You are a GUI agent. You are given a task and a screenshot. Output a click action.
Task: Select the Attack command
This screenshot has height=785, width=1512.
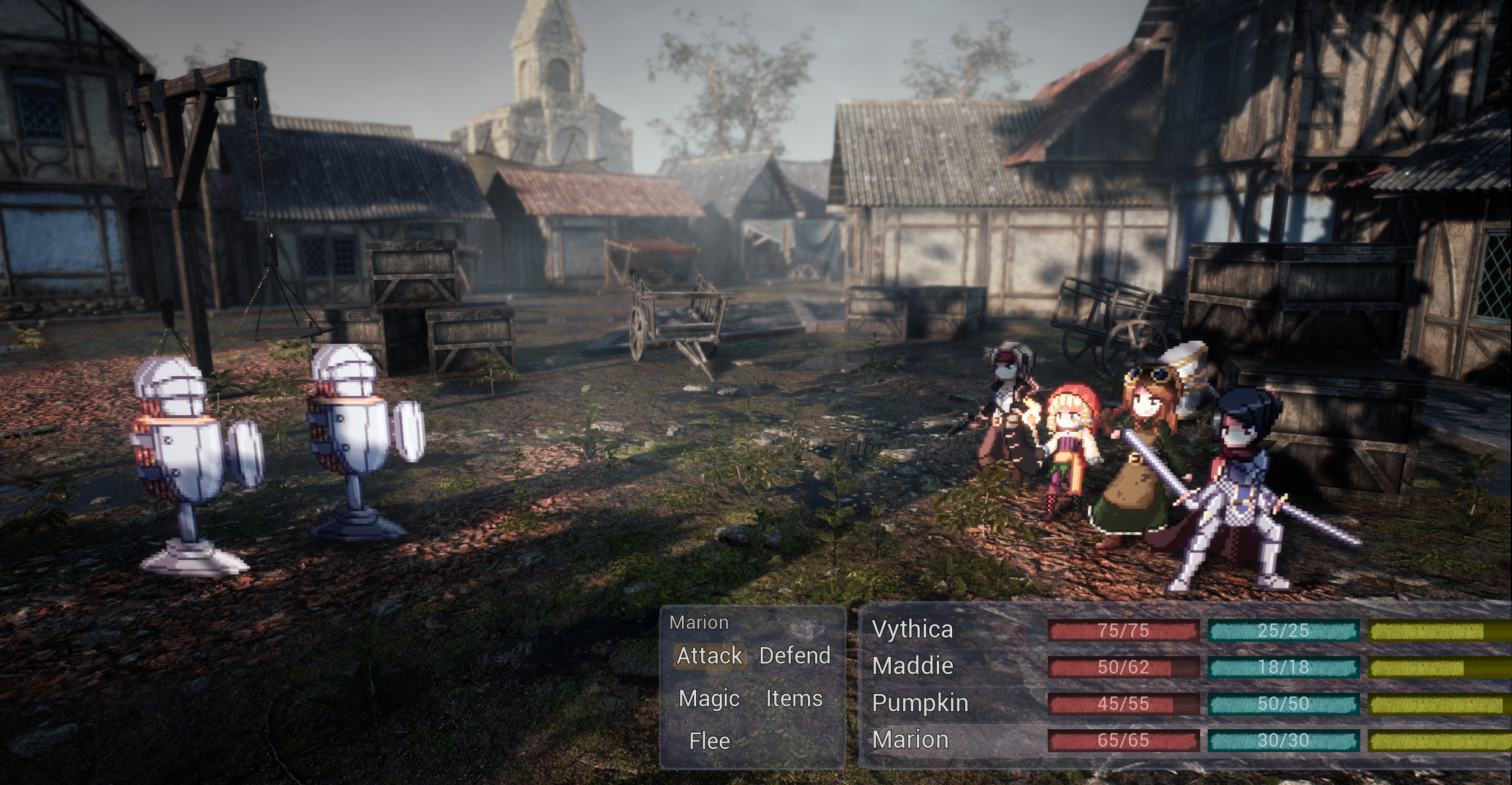coord(711,656)
